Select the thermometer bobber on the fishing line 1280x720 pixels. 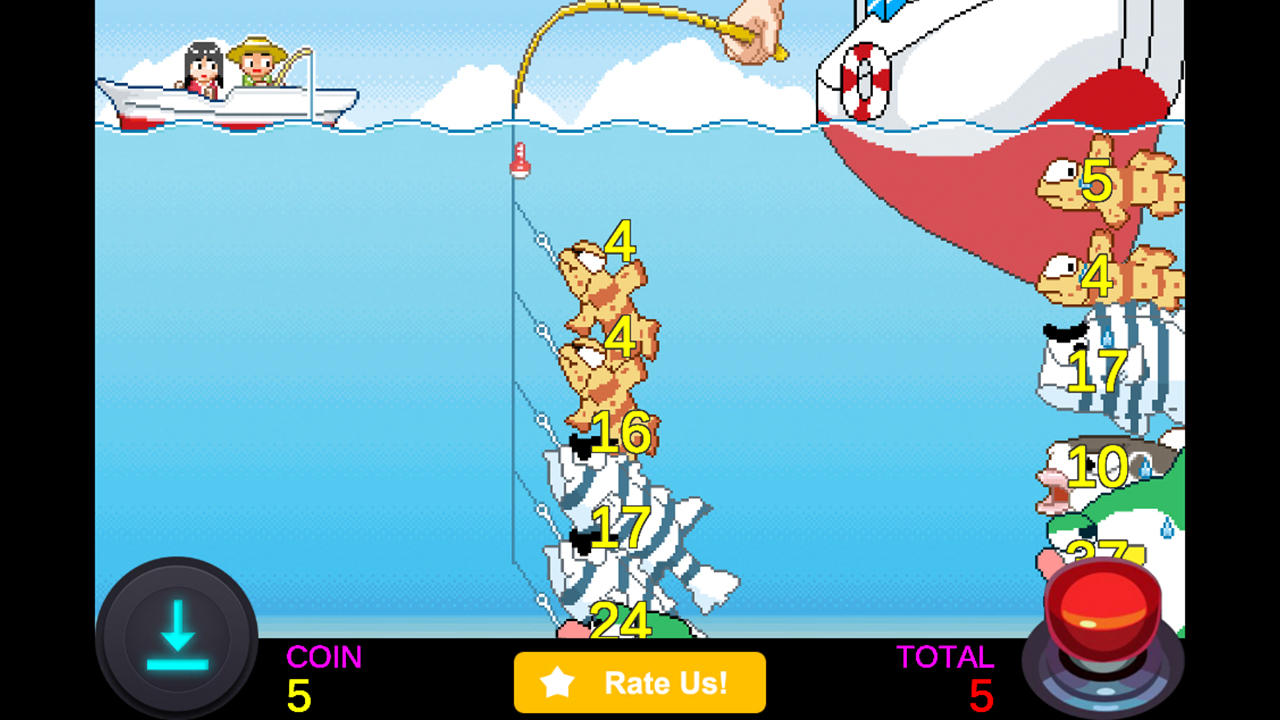[521, 160]
